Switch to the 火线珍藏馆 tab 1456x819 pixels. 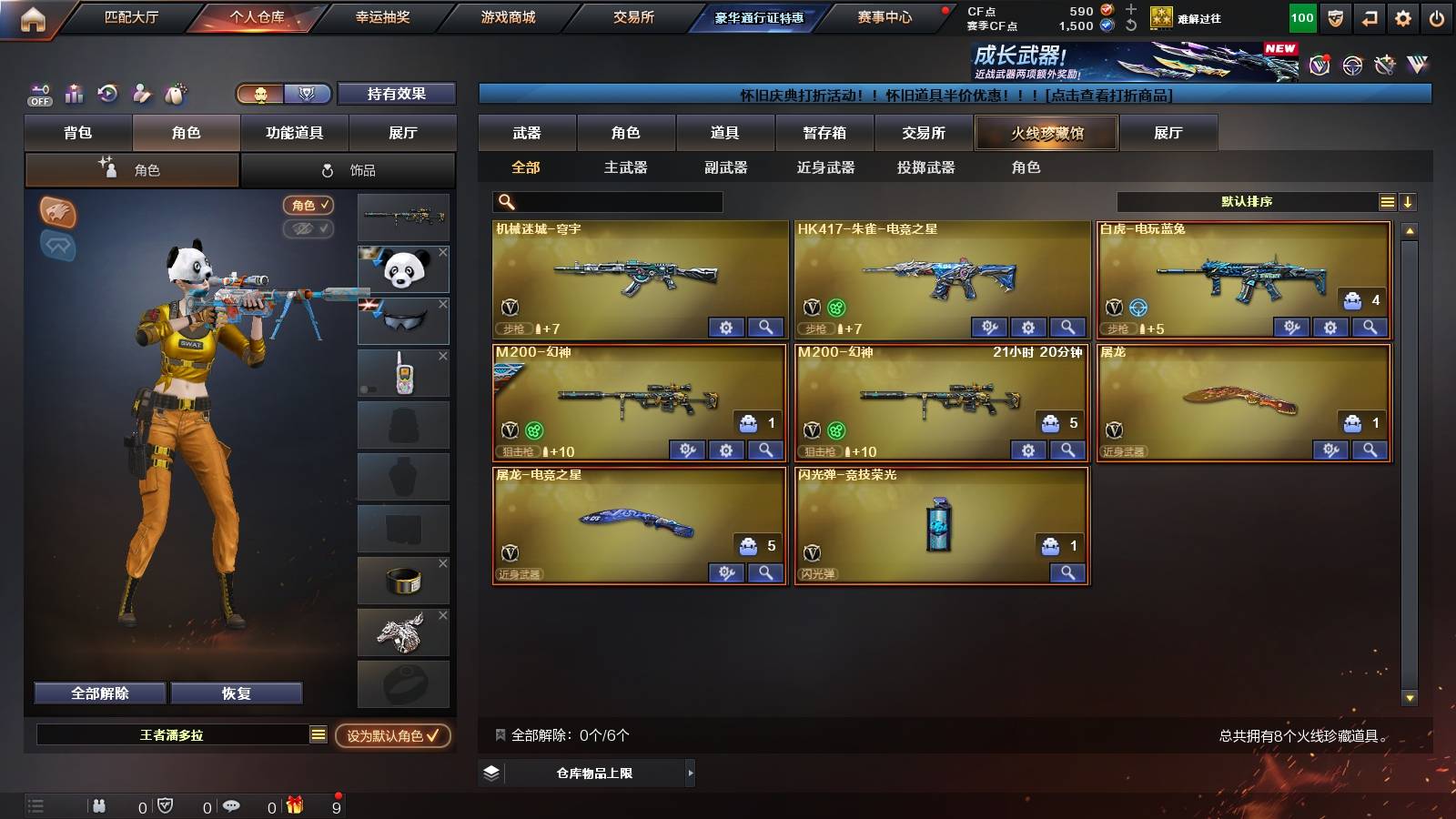(1046, 133)
